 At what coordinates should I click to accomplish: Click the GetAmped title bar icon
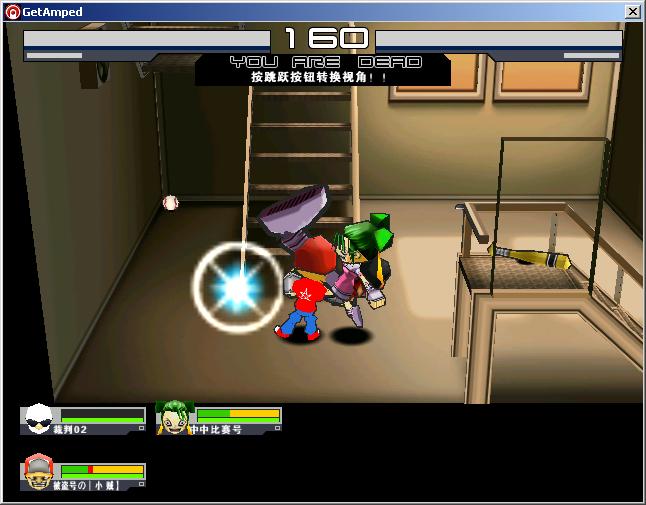(x=12, y=11)
